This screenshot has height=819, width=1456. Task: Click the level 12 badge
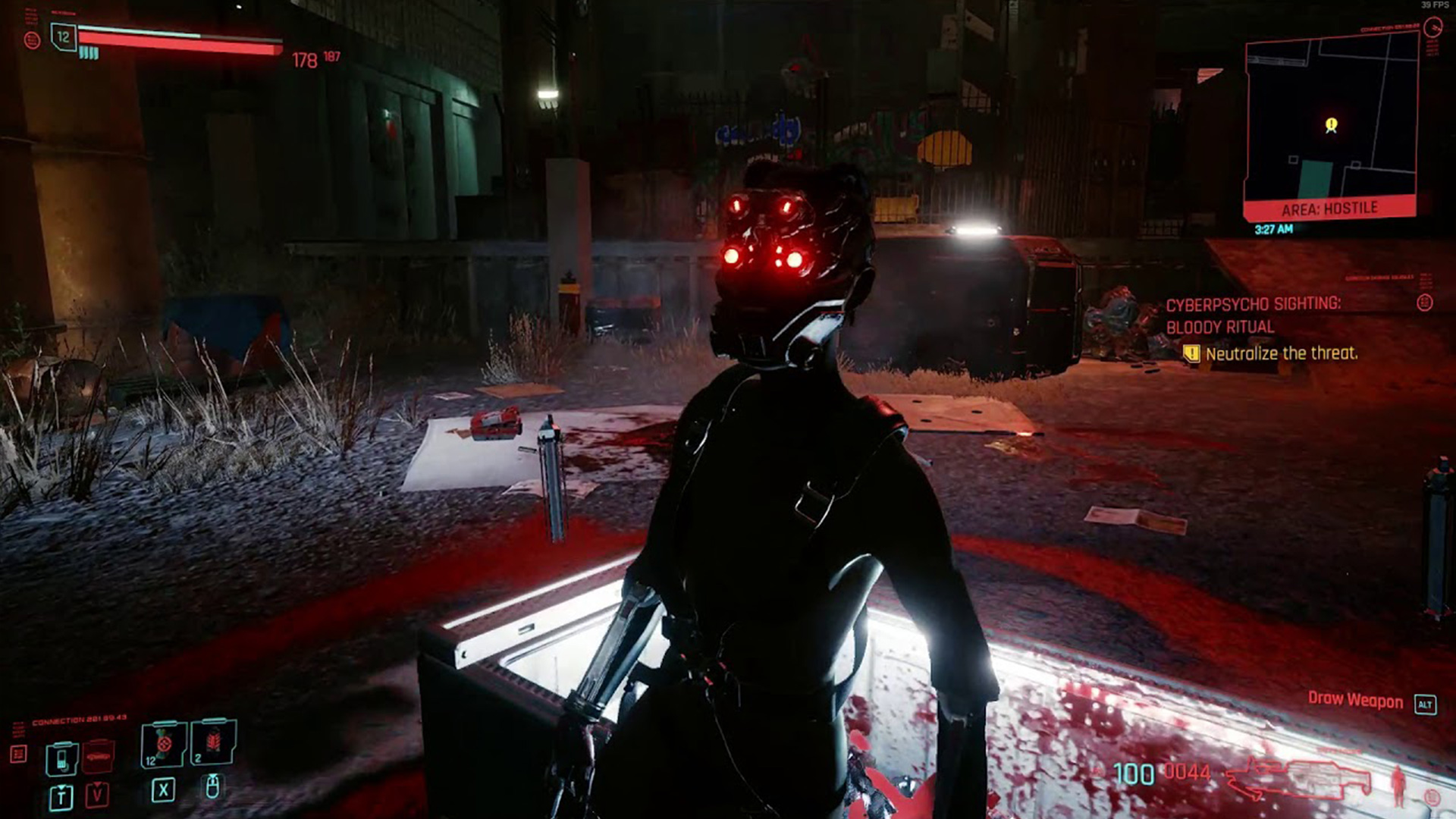point(64,36)
